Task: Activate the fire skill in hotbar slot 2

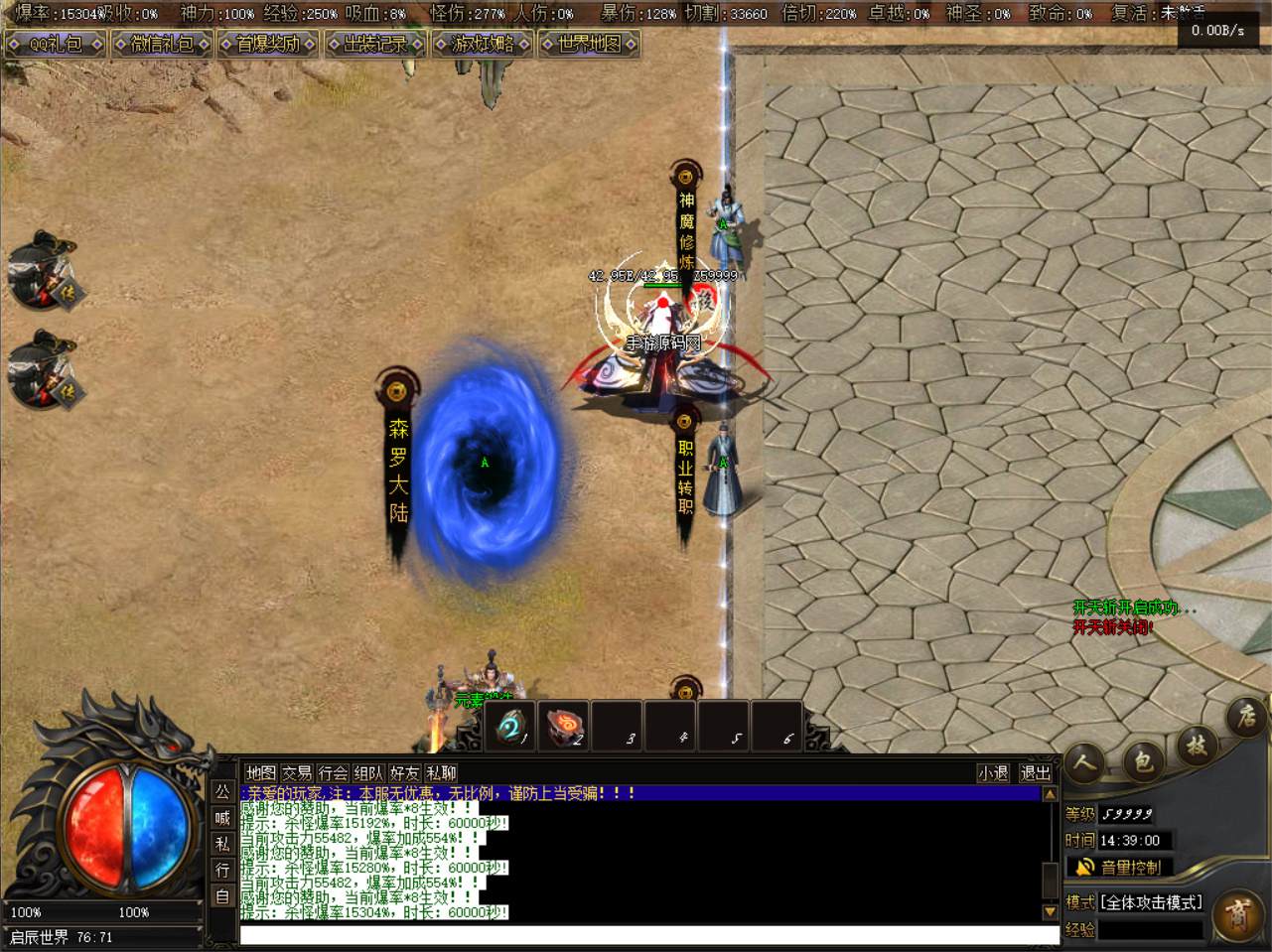Action: pyautogui.click(x=564, y=727)
